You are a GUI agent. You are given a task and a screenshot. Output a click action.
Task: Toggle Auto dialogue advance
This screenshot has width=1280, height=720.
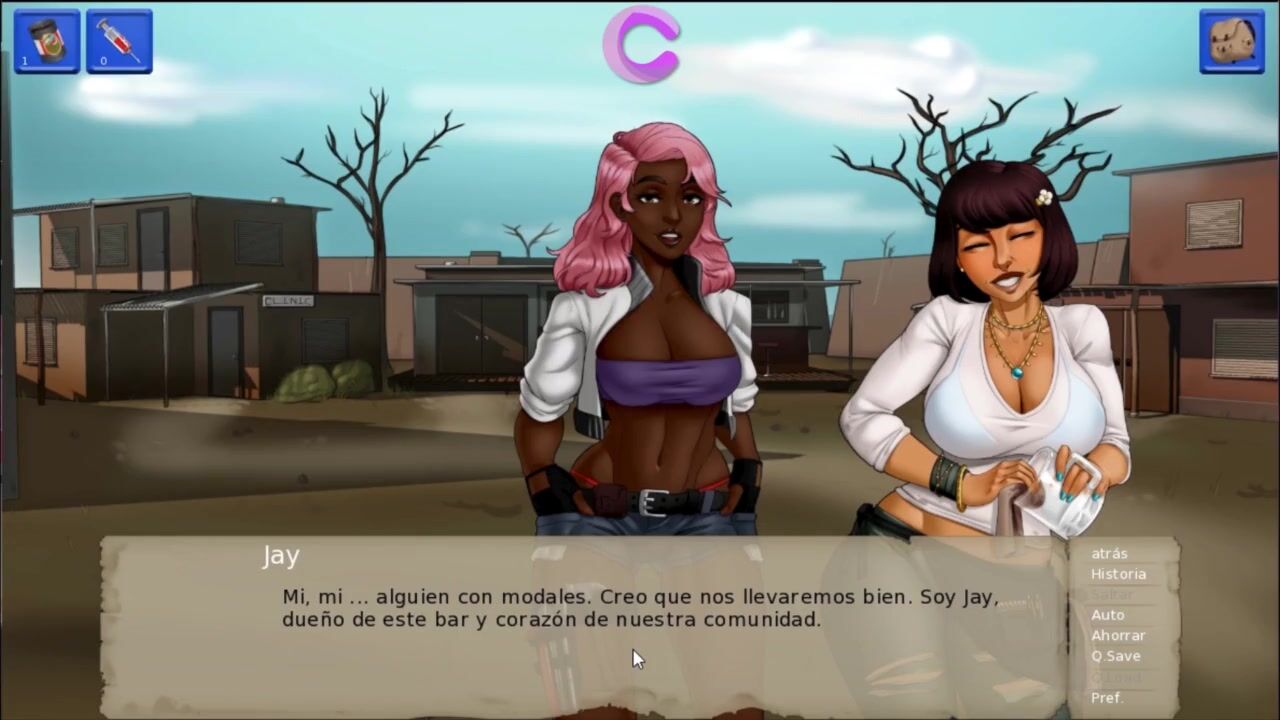coord(1107,615)
